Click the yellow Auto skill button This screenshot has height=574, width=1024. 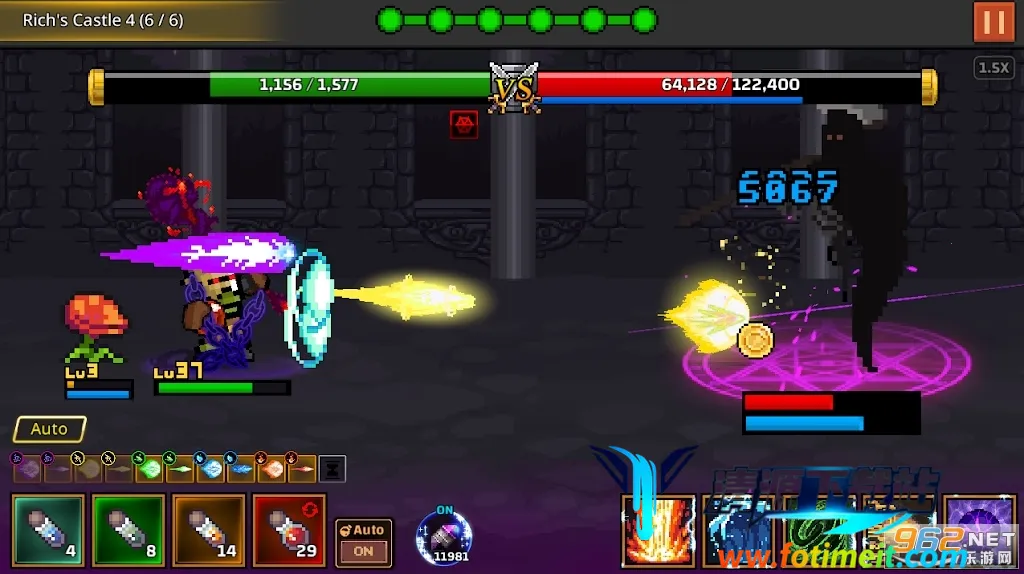tap(49, 429)
